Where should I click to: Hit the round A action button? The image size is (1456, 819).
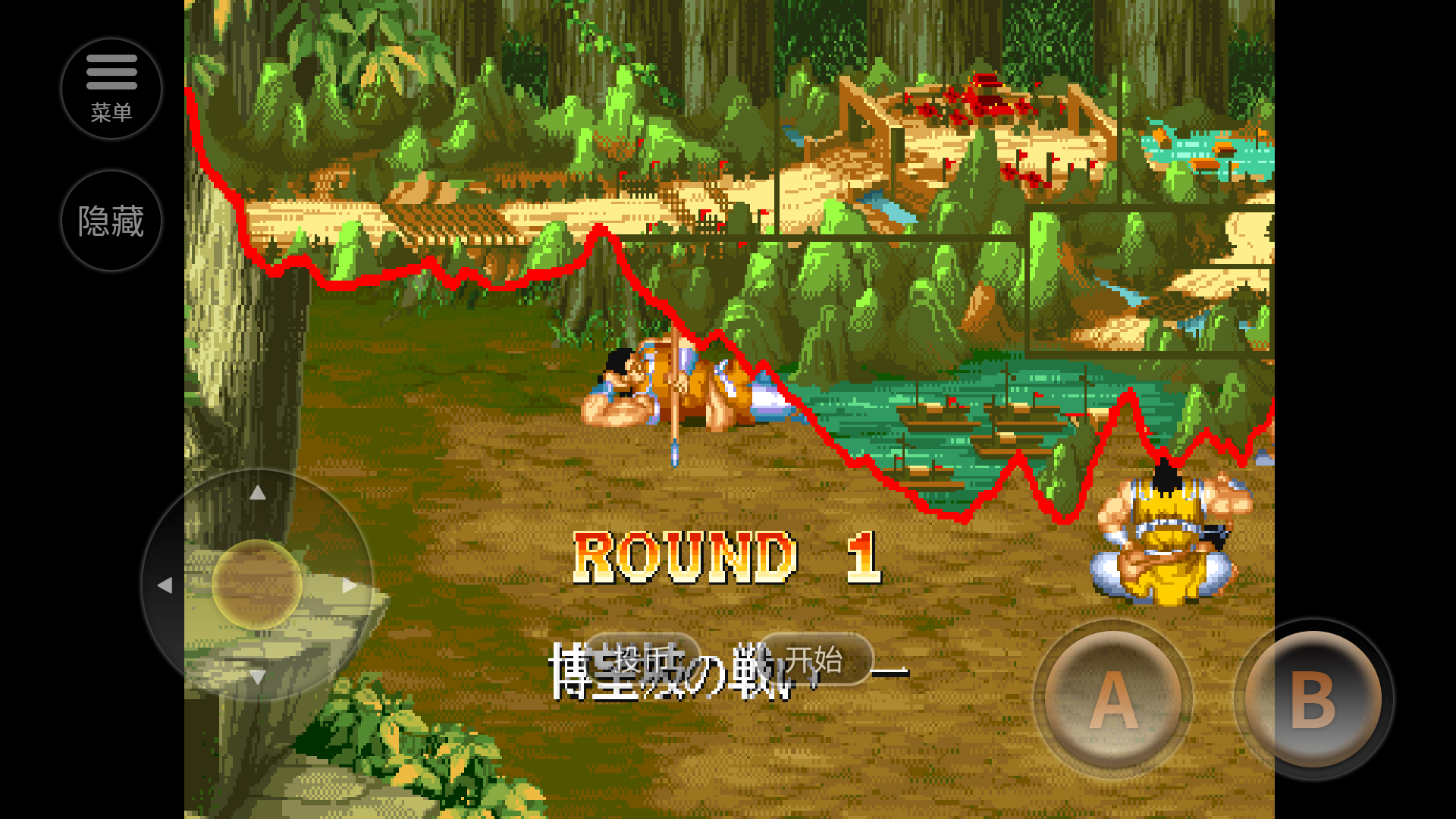tap(1112, 699)
